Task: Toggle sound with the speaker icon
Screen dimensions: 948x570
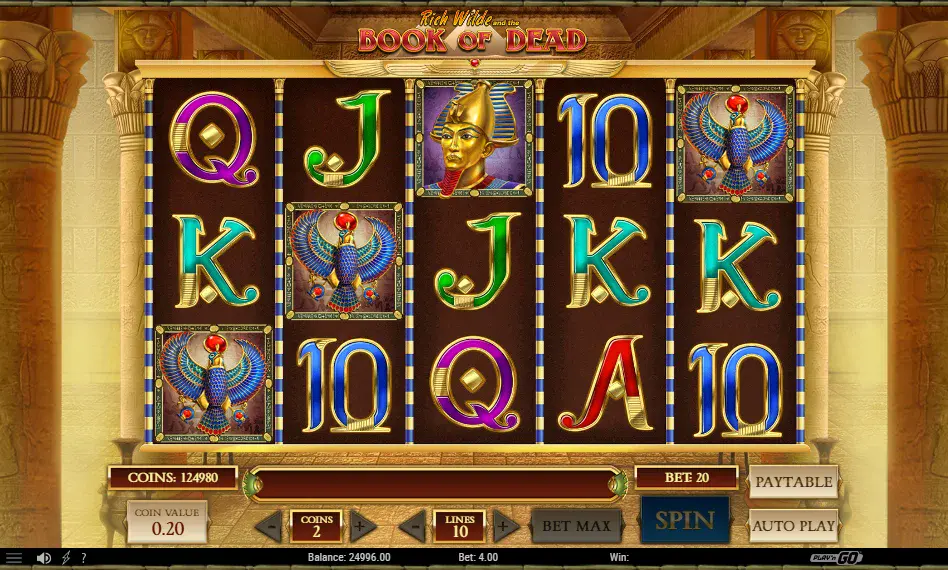Action: (x=43, y=558)
